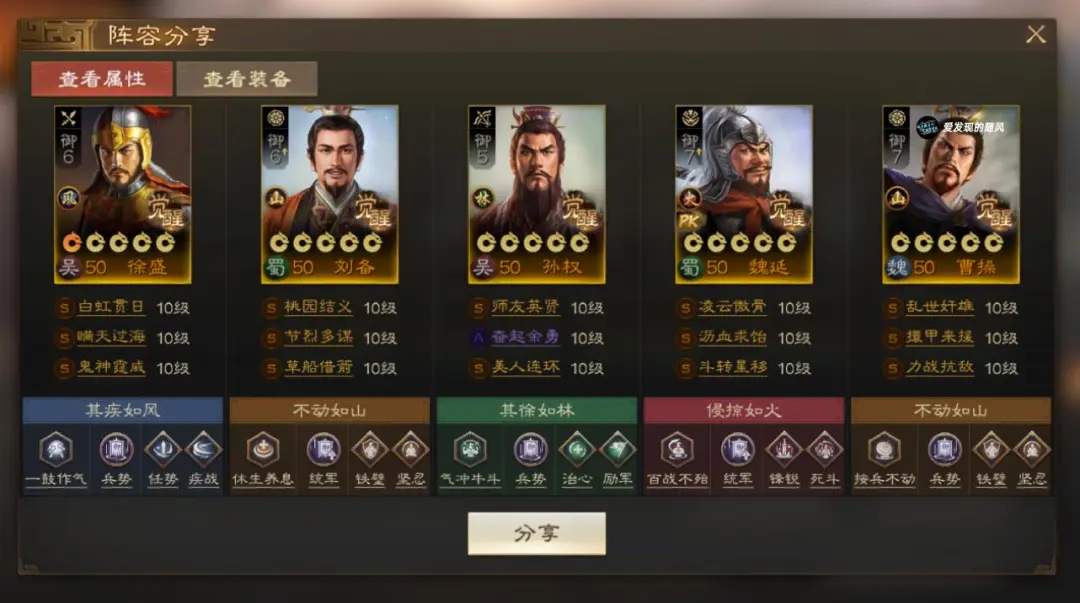Switch to the 查看装备 tab

click(x=247, y=79)
